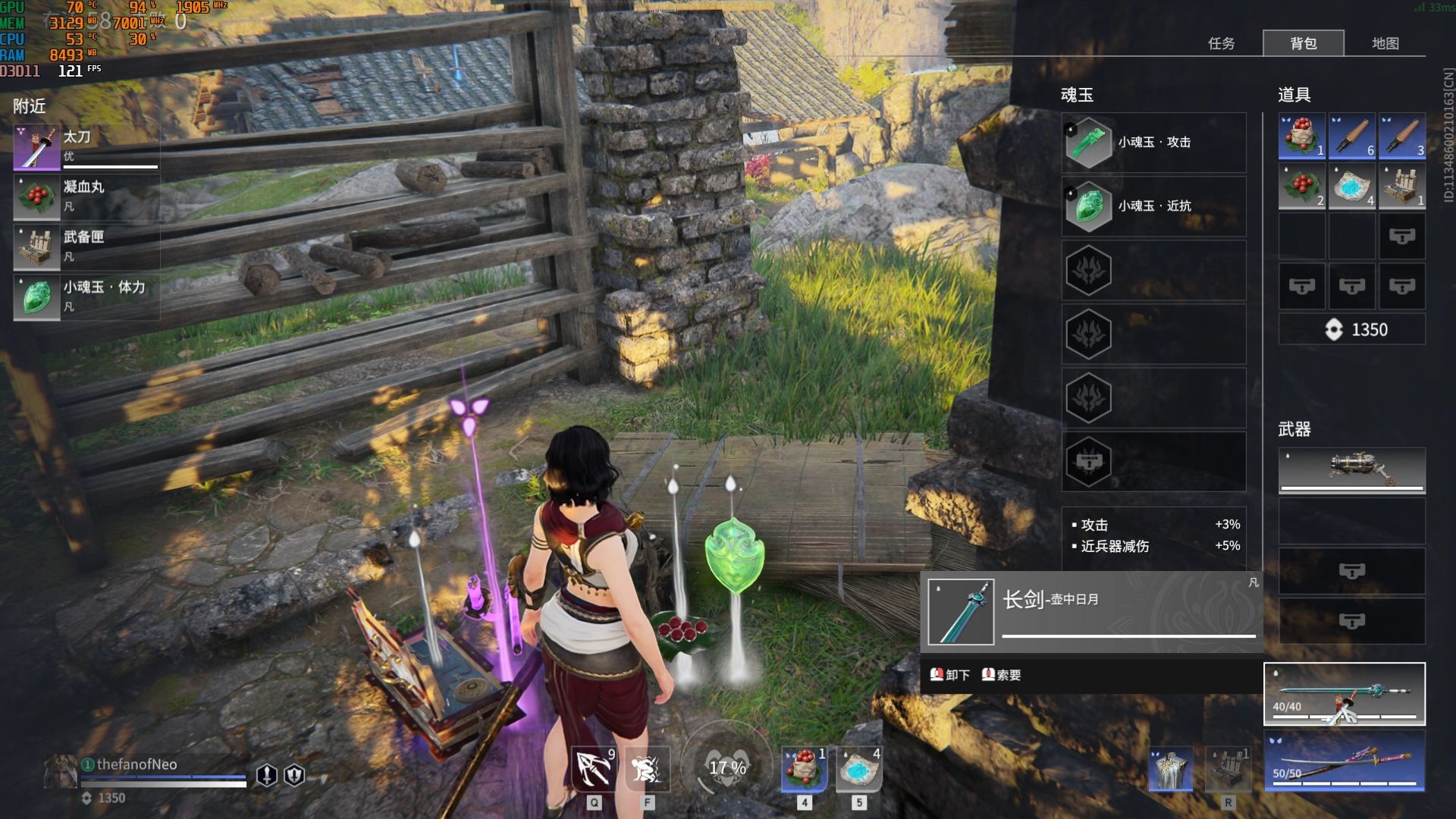Viewport: 1456px width, 819px height.
Task: Select the equipped 小魂玉·近抗 soul jade
Action: [1153, 206]
